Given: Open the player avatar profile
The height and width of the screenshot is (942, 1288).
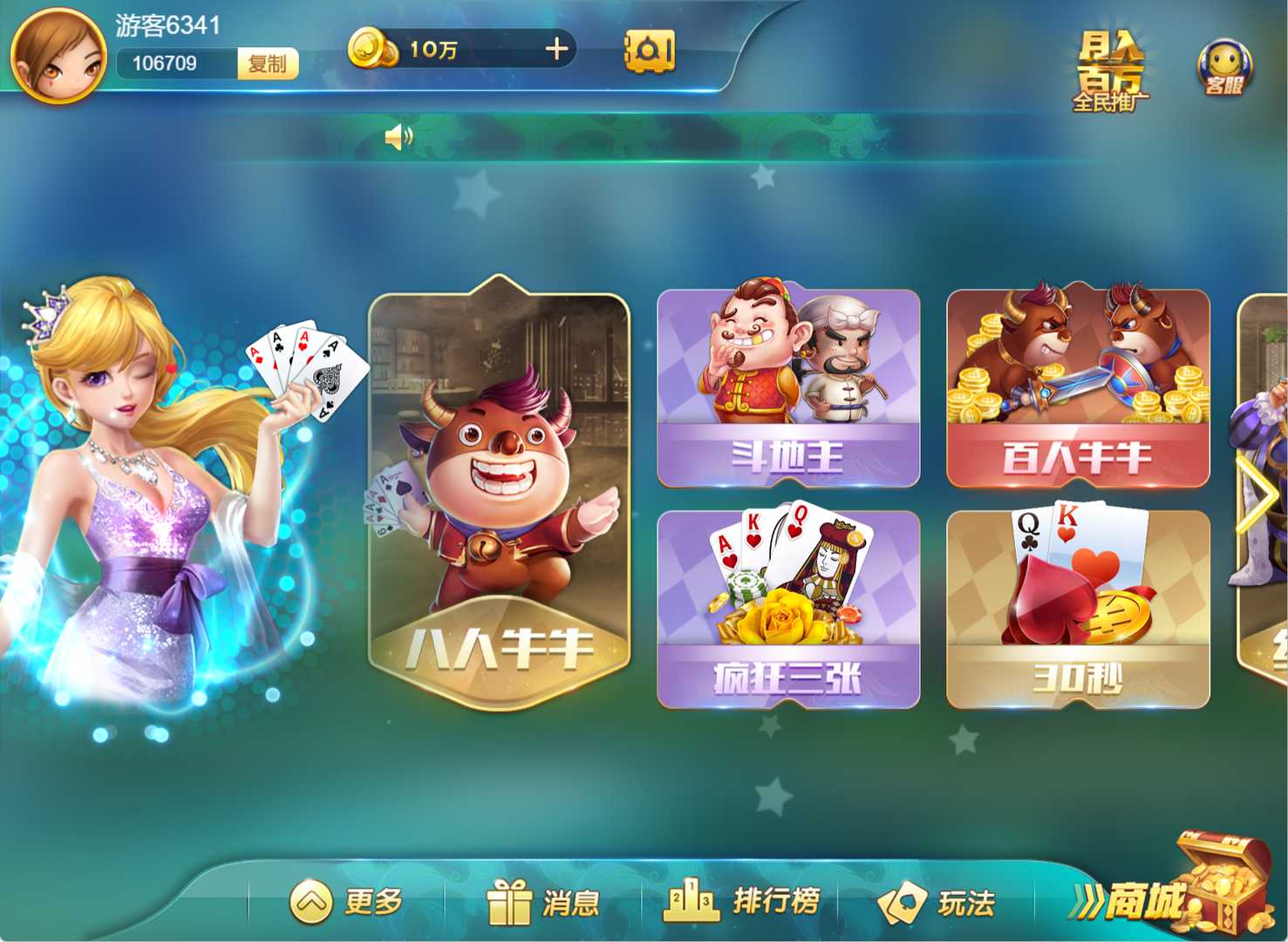Looking at the screenshot, I should [58, 56].
